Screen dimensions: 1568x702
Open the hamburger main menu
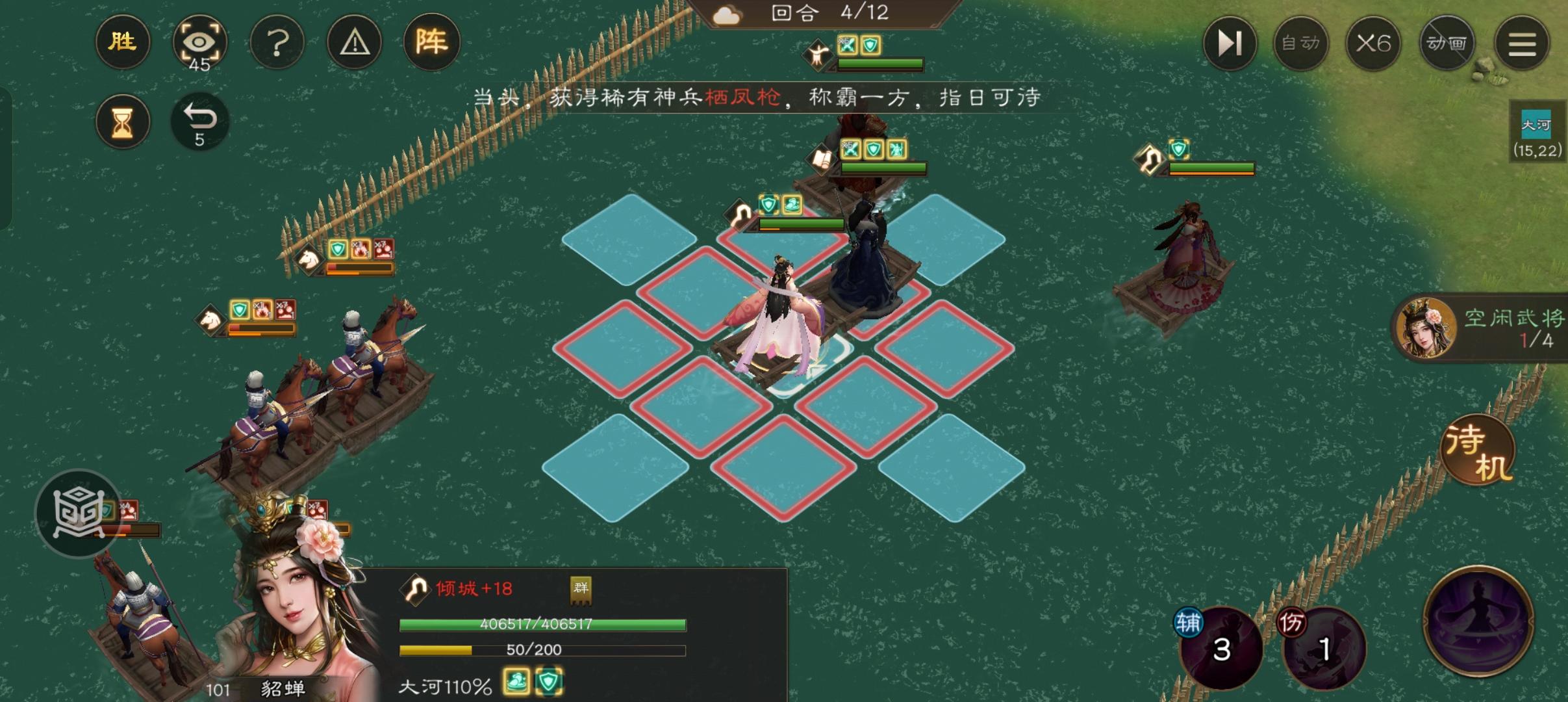[1523, 43]
